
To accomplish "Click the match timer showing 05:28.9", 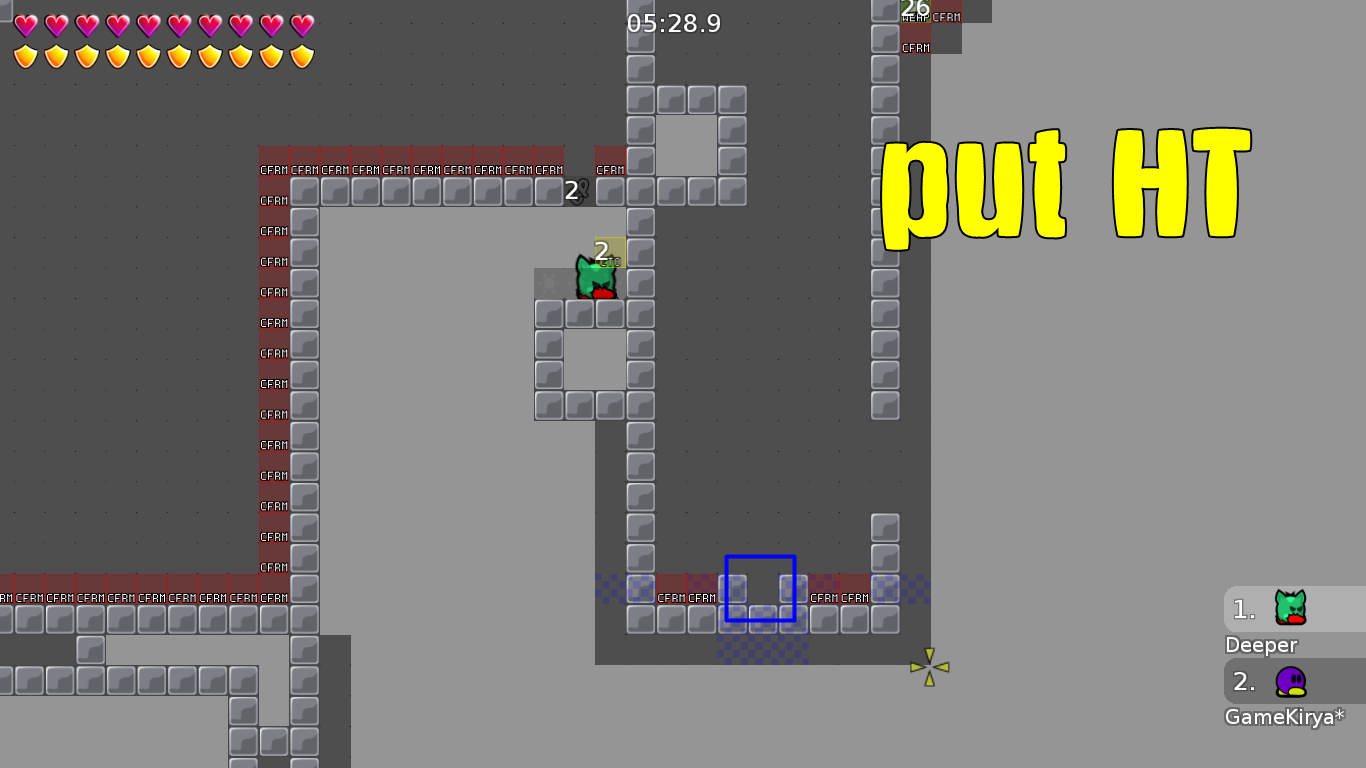I will click(672, 24).
